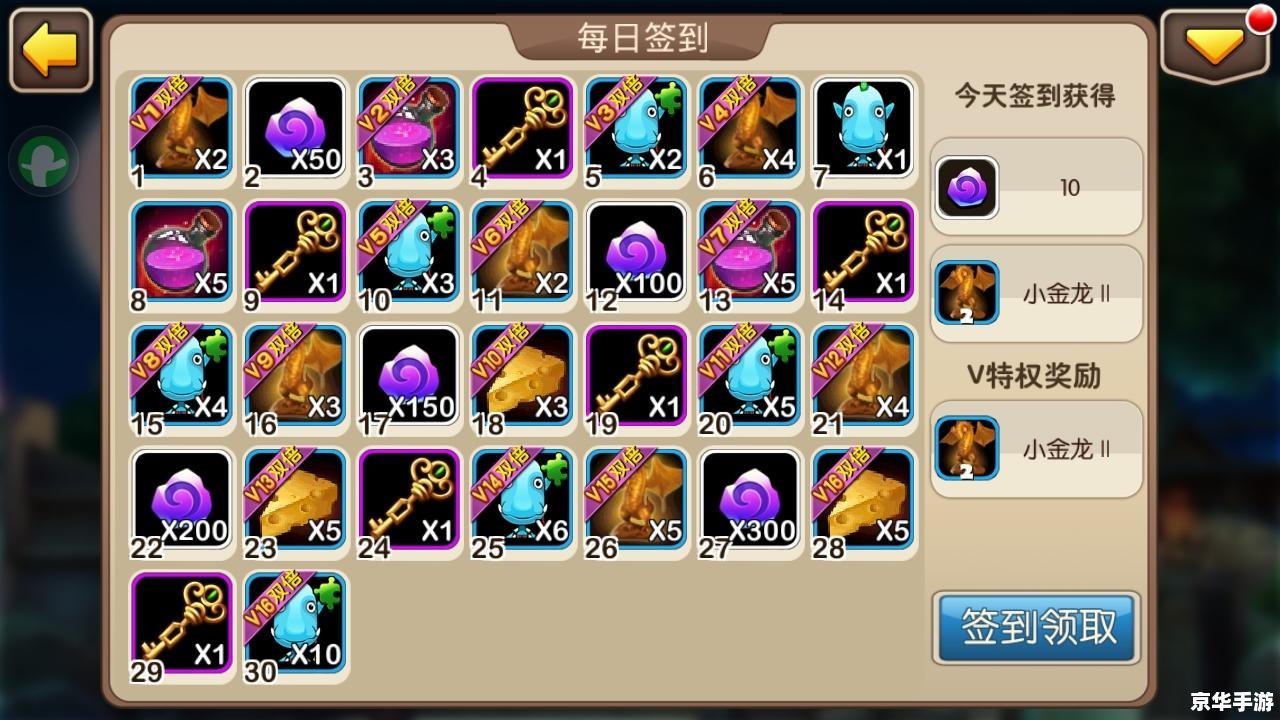This screenshot has width=1280, height=720.
Task: Tap the green mushroom icon at left edge
Action: click(x=45, y=161)
